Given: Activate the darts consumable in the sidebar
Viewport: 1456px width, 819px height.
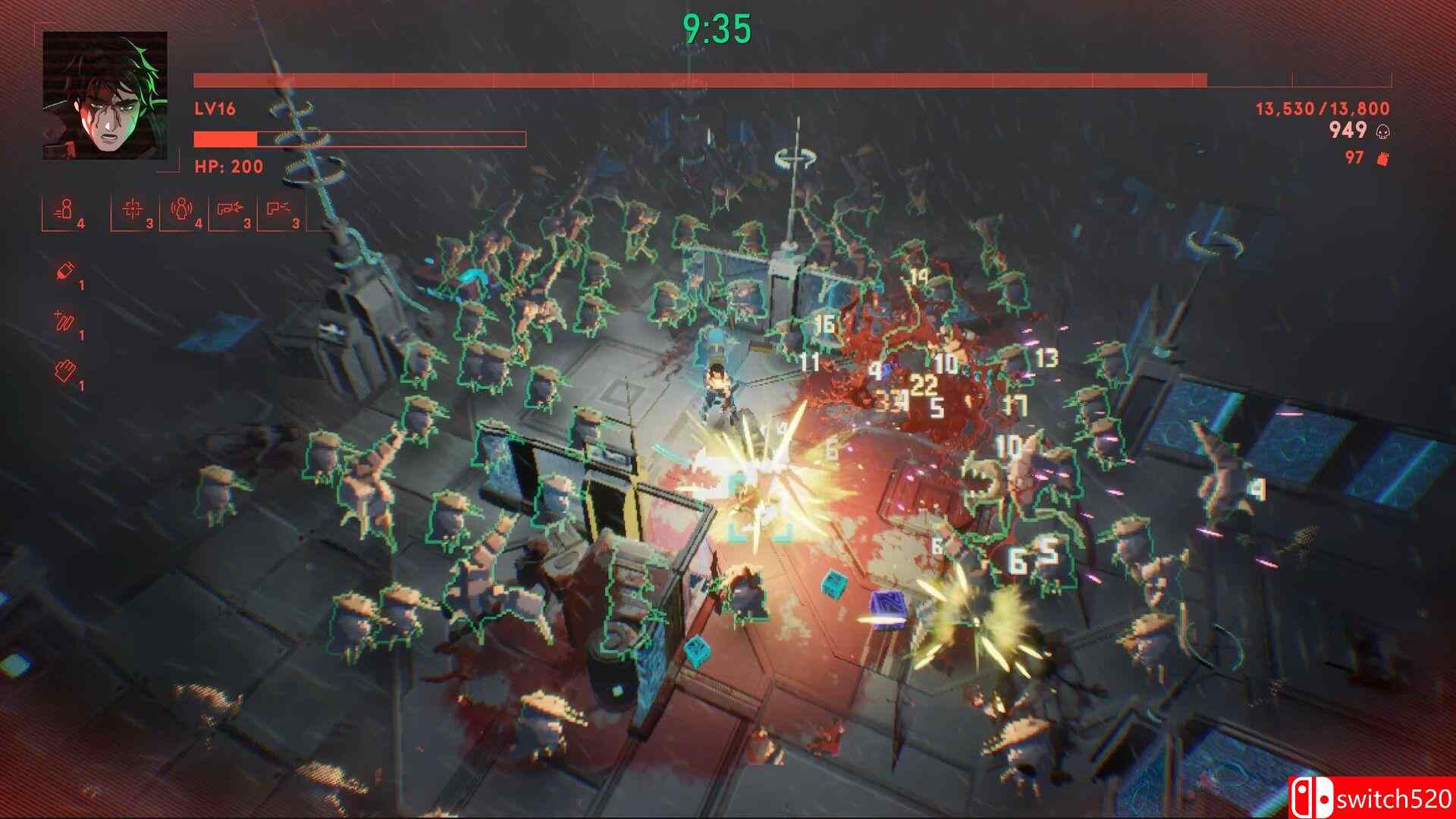Looking at the screenshot, I should point(64,322).
